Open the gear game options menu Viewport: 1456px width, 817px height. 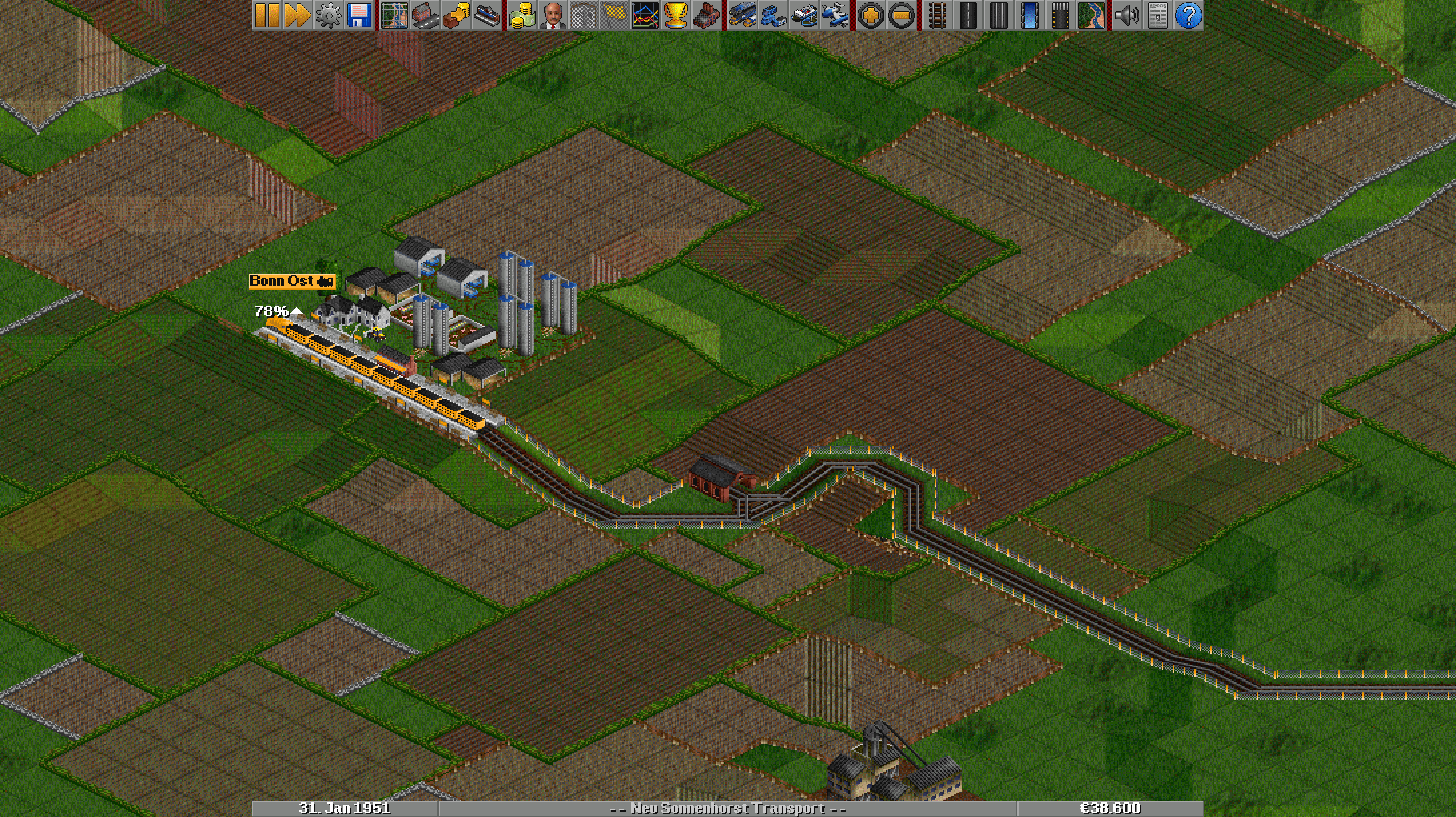pyautogui.click(x=328, y=15)
